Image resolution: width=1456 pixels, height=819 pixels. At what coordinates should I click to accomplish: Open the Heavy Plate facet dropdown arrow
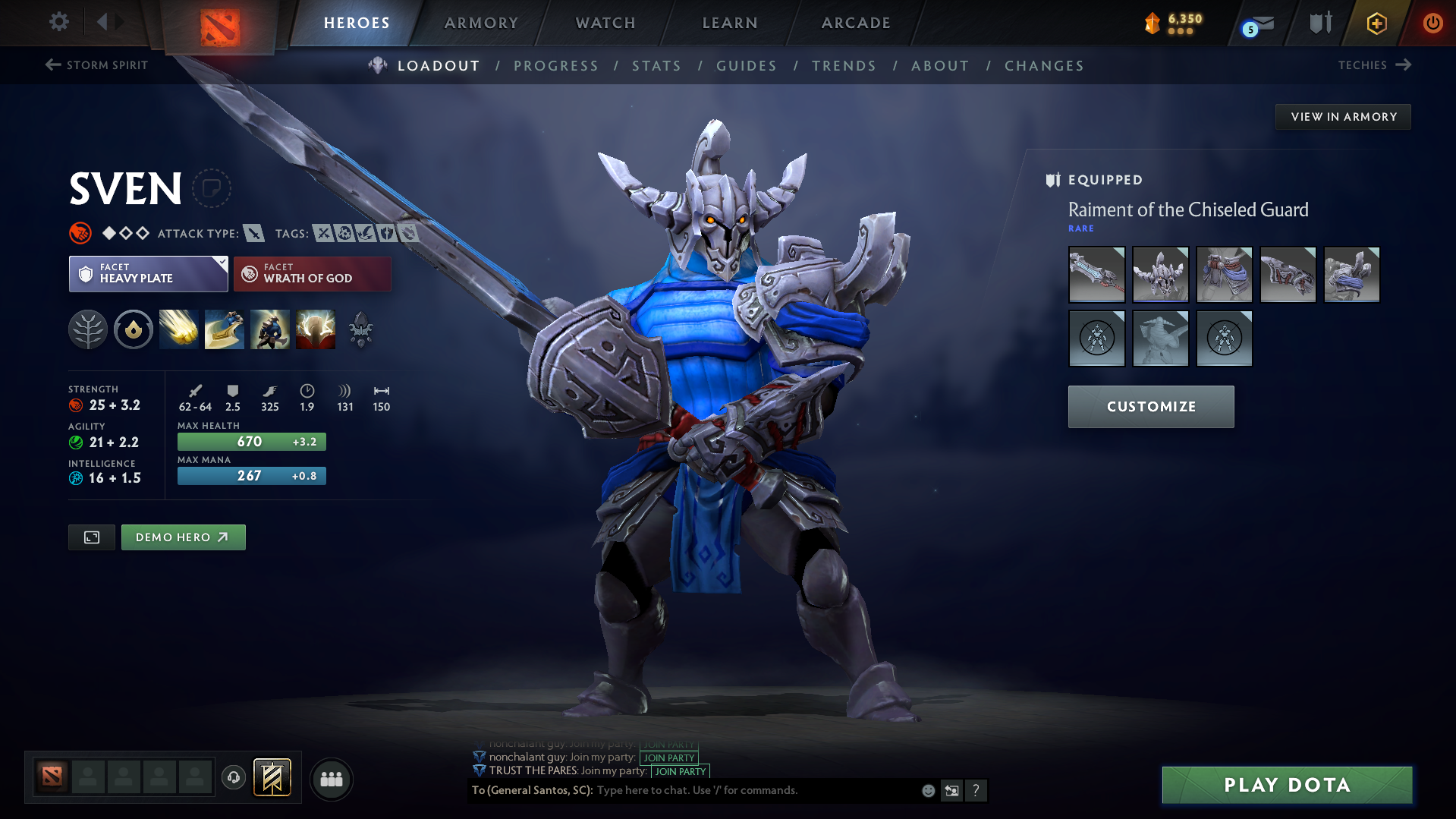point(221,265)
